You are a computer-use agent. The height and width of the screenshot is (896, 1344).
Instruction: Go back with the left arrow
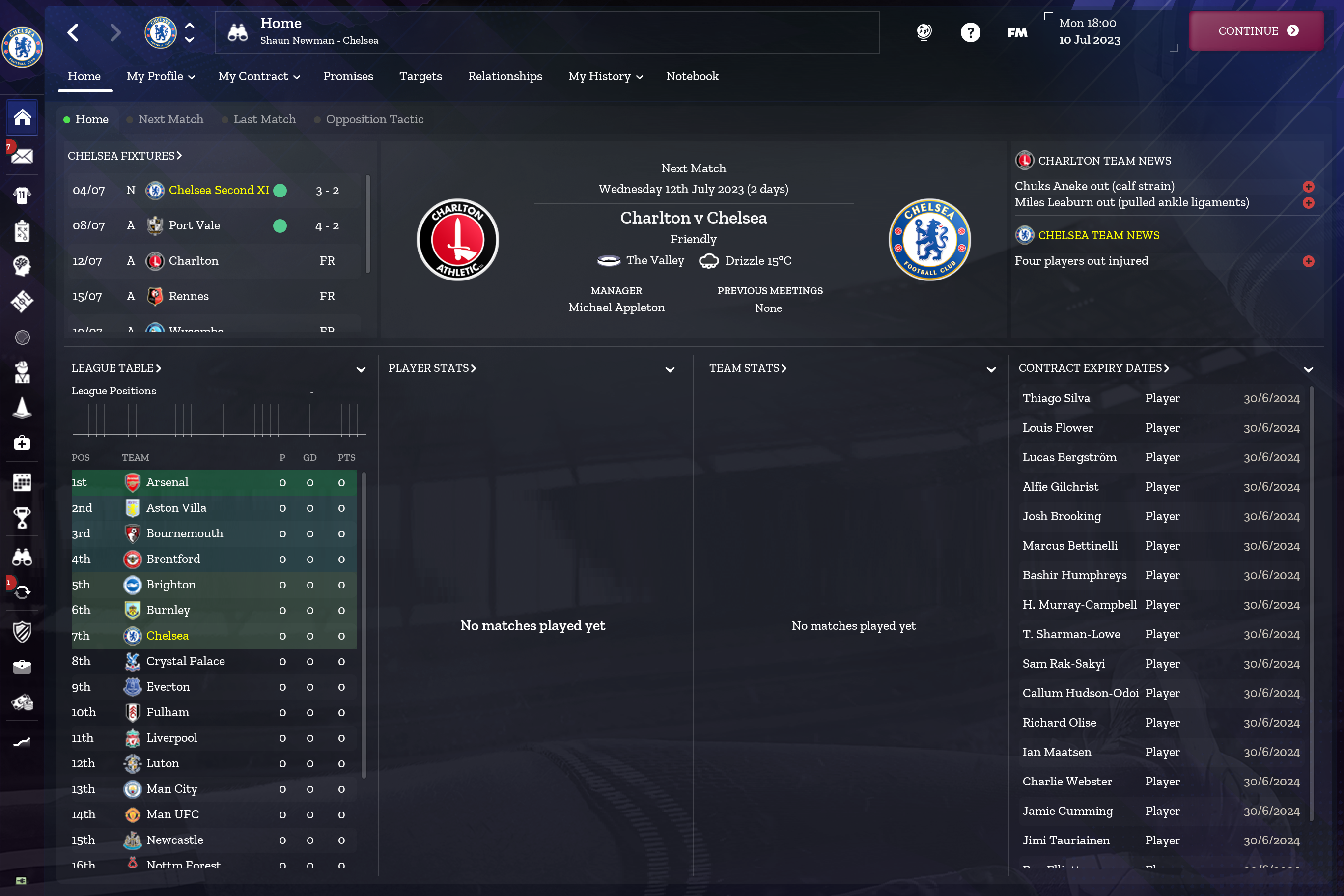pyautogui.click(x=73, y=32)
